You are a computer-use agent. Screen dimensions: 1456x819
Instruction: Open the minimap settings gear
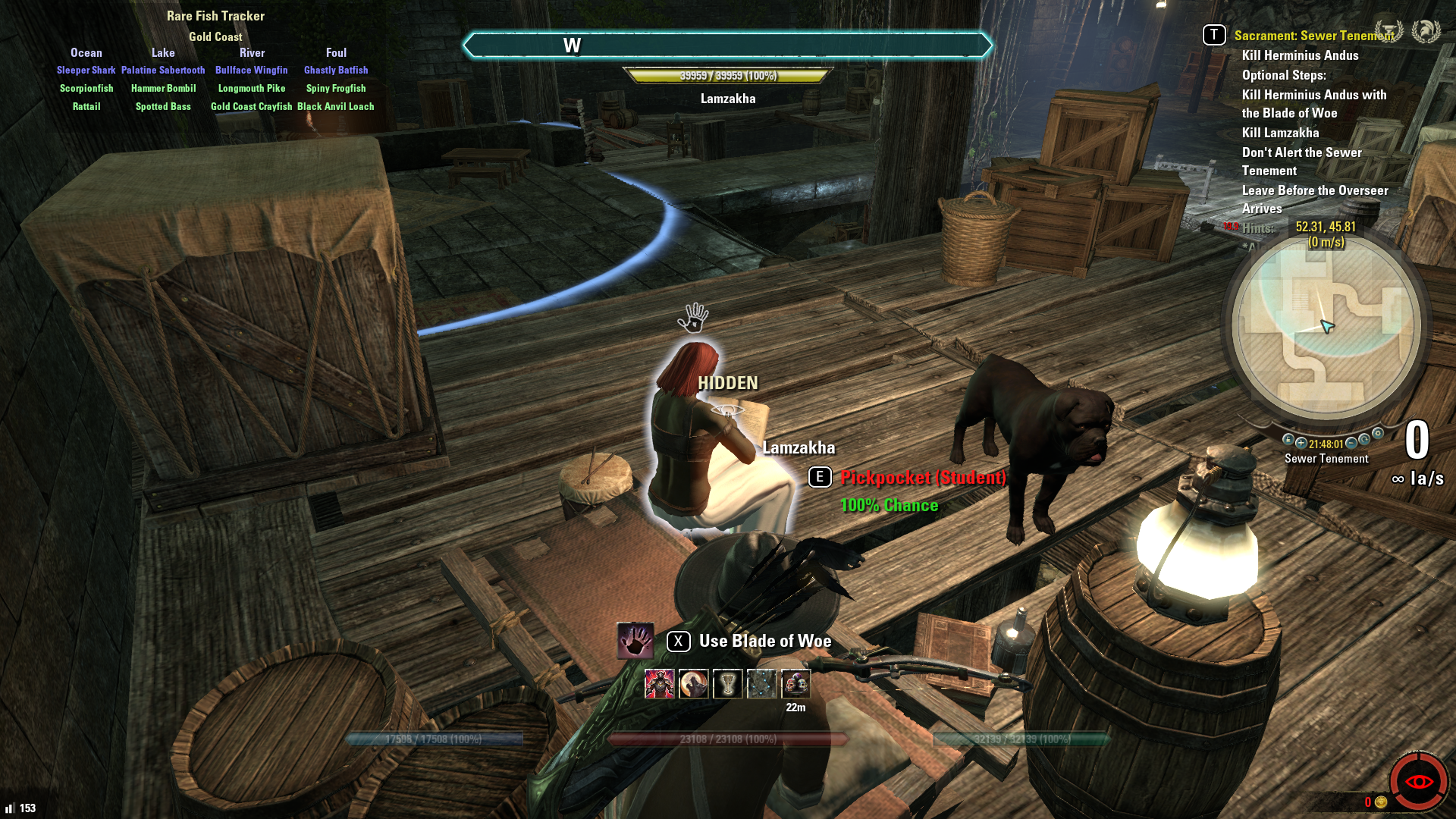[x=1378, y=434]
